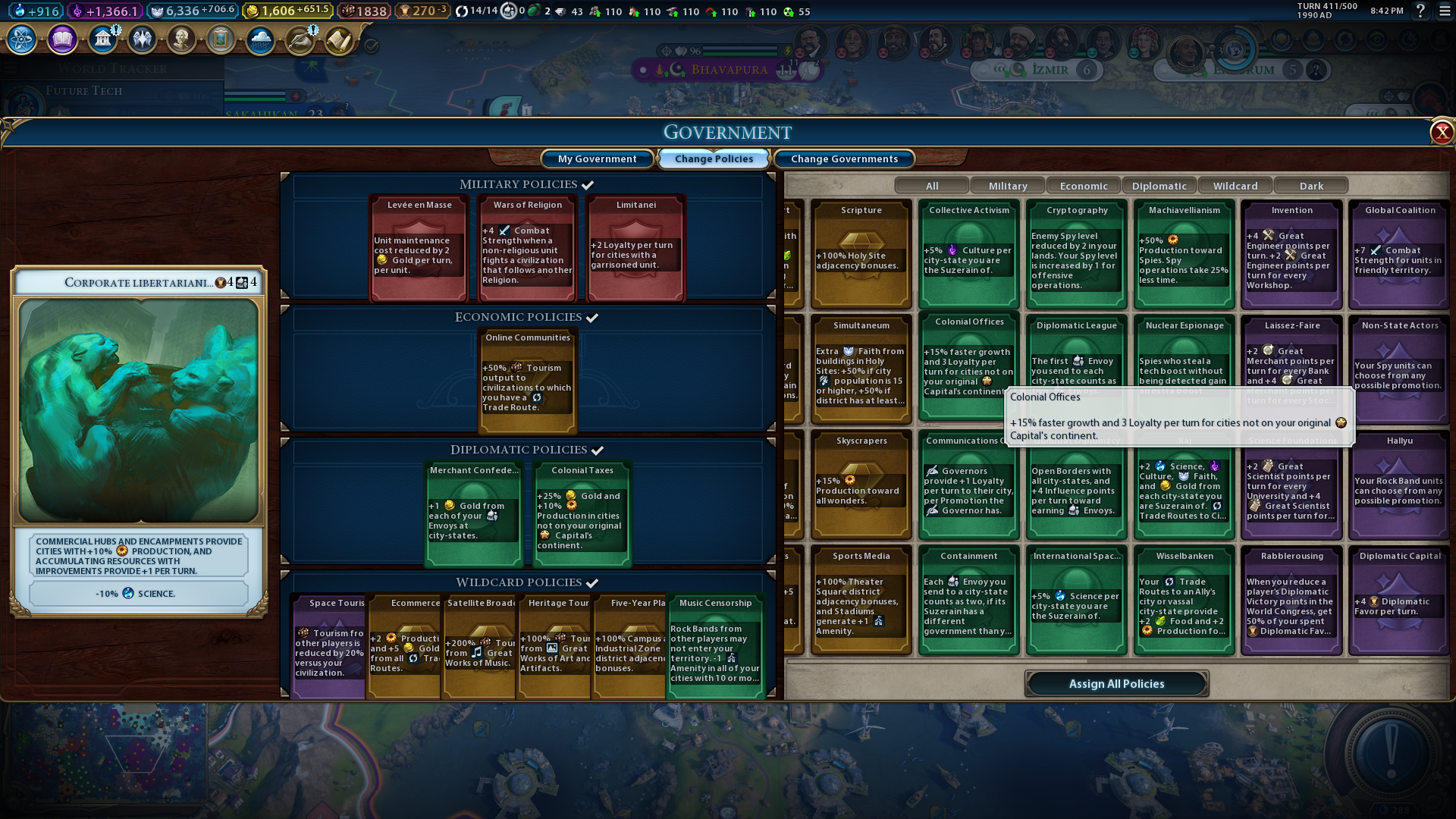
Task: Click Assign All Policies button
Action: point(1116,683)
